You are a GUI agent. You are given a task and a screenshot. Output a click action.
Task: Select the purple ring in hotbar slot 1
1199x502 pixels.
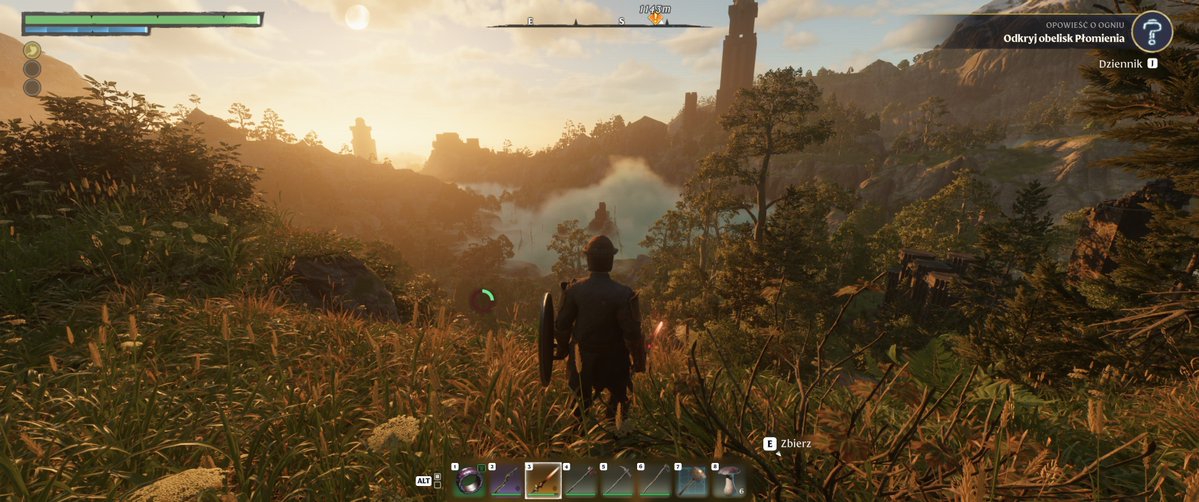pyautogui.click(x=470, y=481)
